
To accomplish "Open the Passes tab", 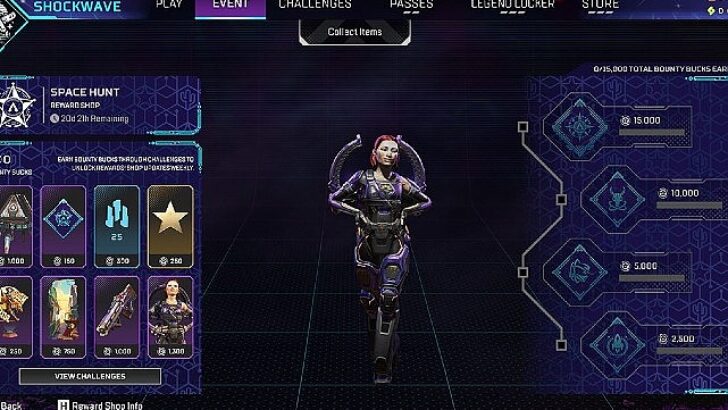I will (x=411, y=5).
